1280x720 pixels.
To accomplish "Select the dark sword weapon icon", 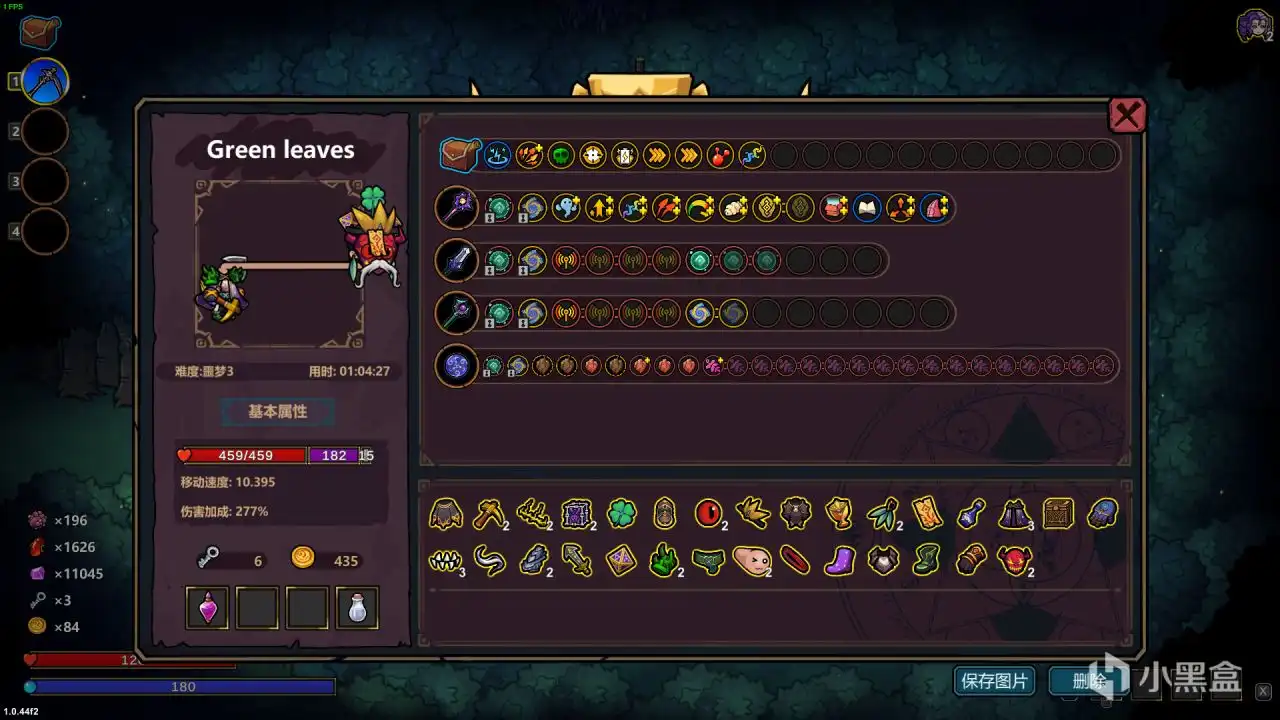I will coord(457,260).
